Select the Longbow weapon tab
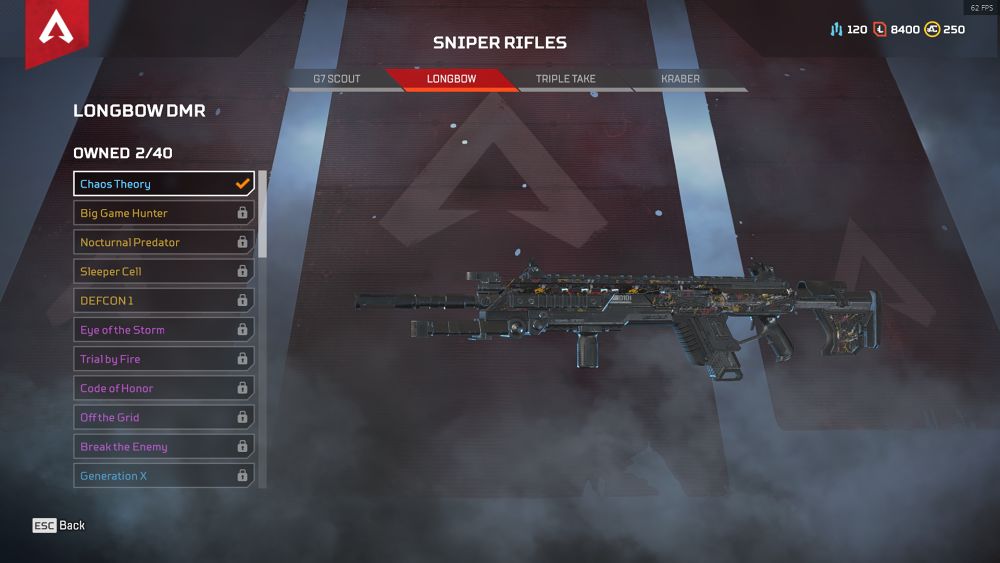This screenshot has width=1000, height=563. [x=451, y=79]
